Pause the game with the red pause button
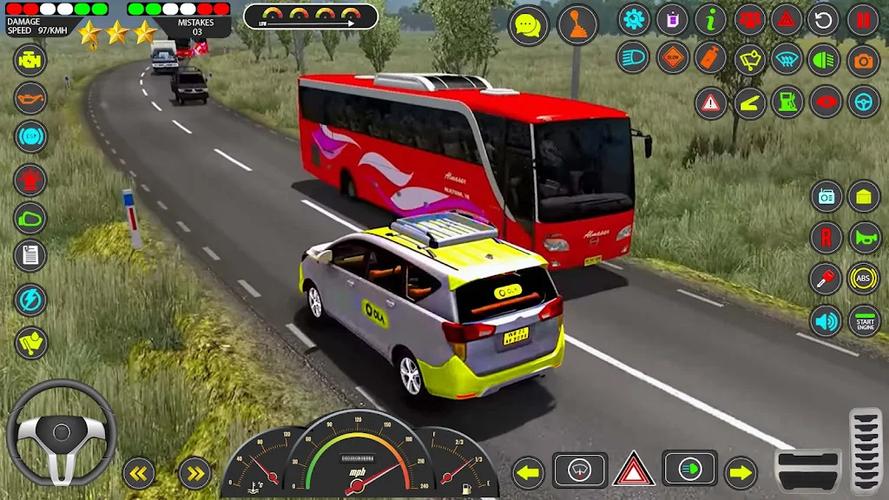889x500 pixels. pyautogui.click(x=863, y=19)
